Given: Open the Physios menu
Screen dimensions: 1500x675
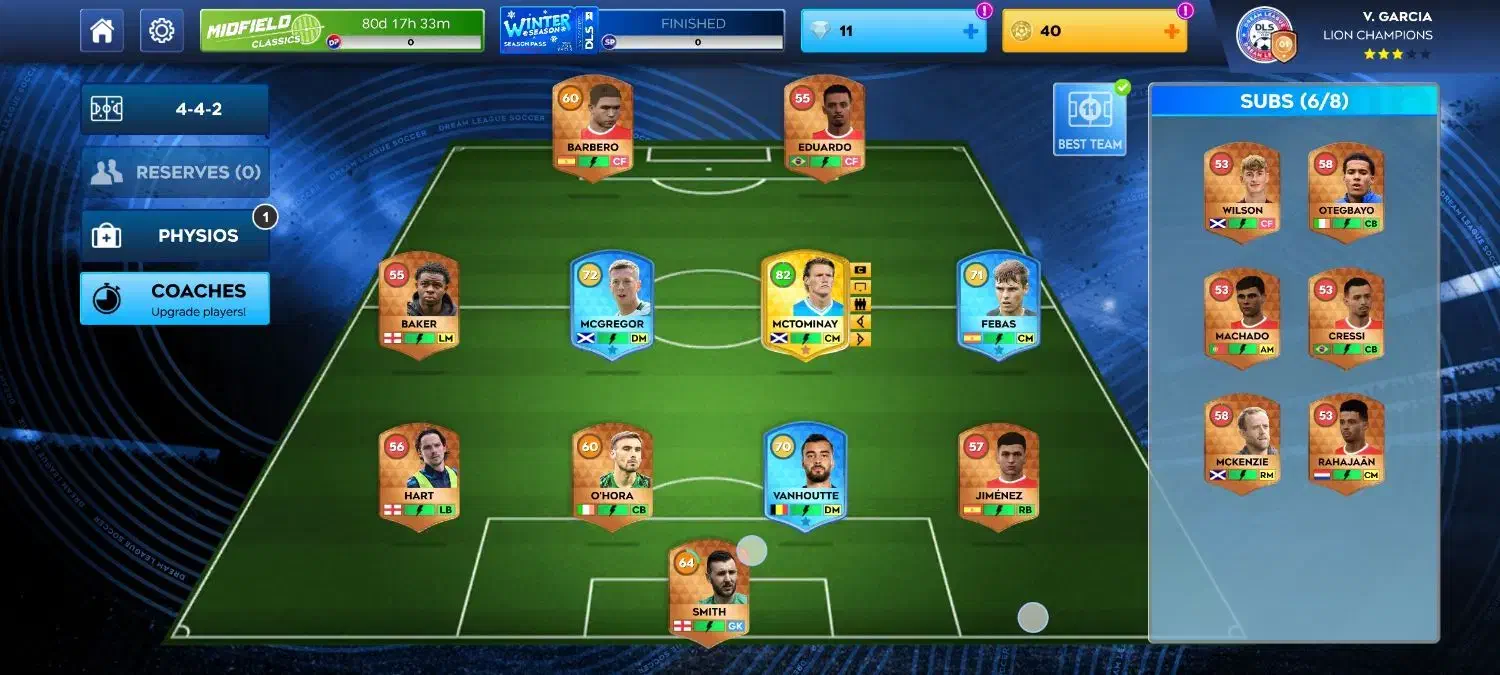Looking at the screenshot, I should (175, 236).
